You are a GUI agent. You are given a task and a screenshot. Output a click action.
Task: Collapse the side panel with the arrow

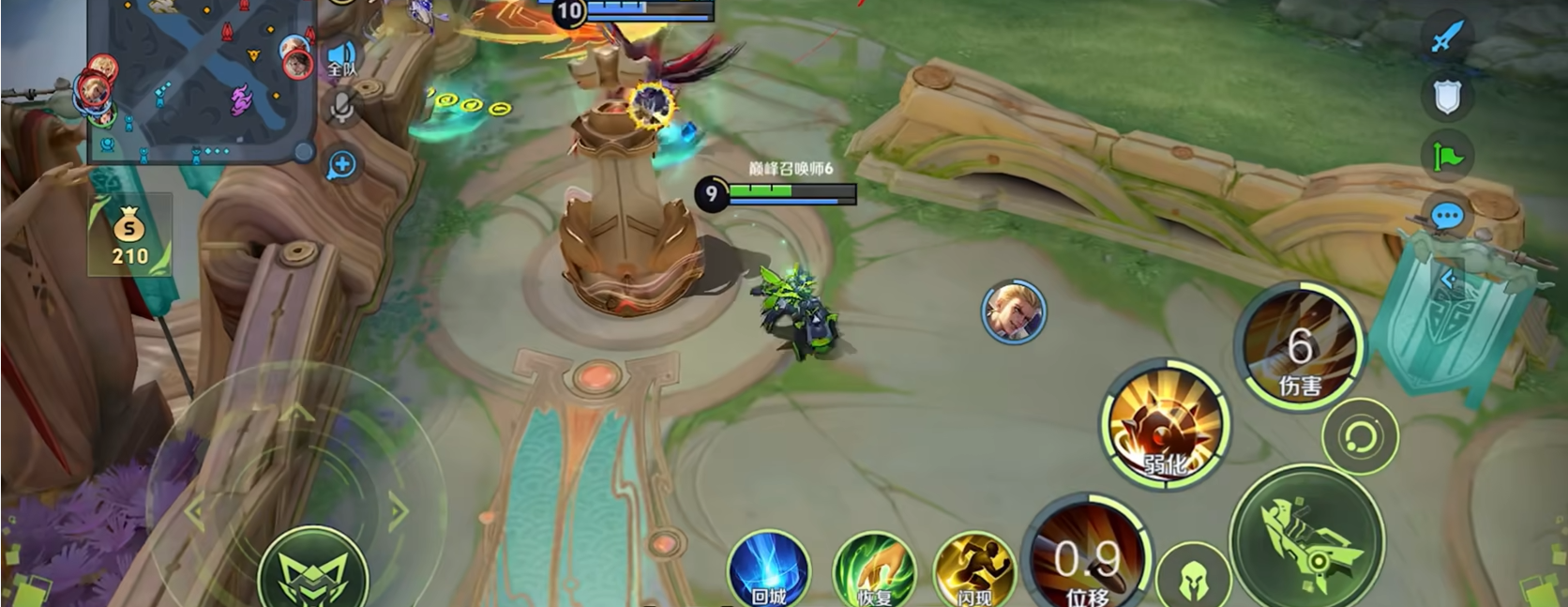(x=1448, y=279)
